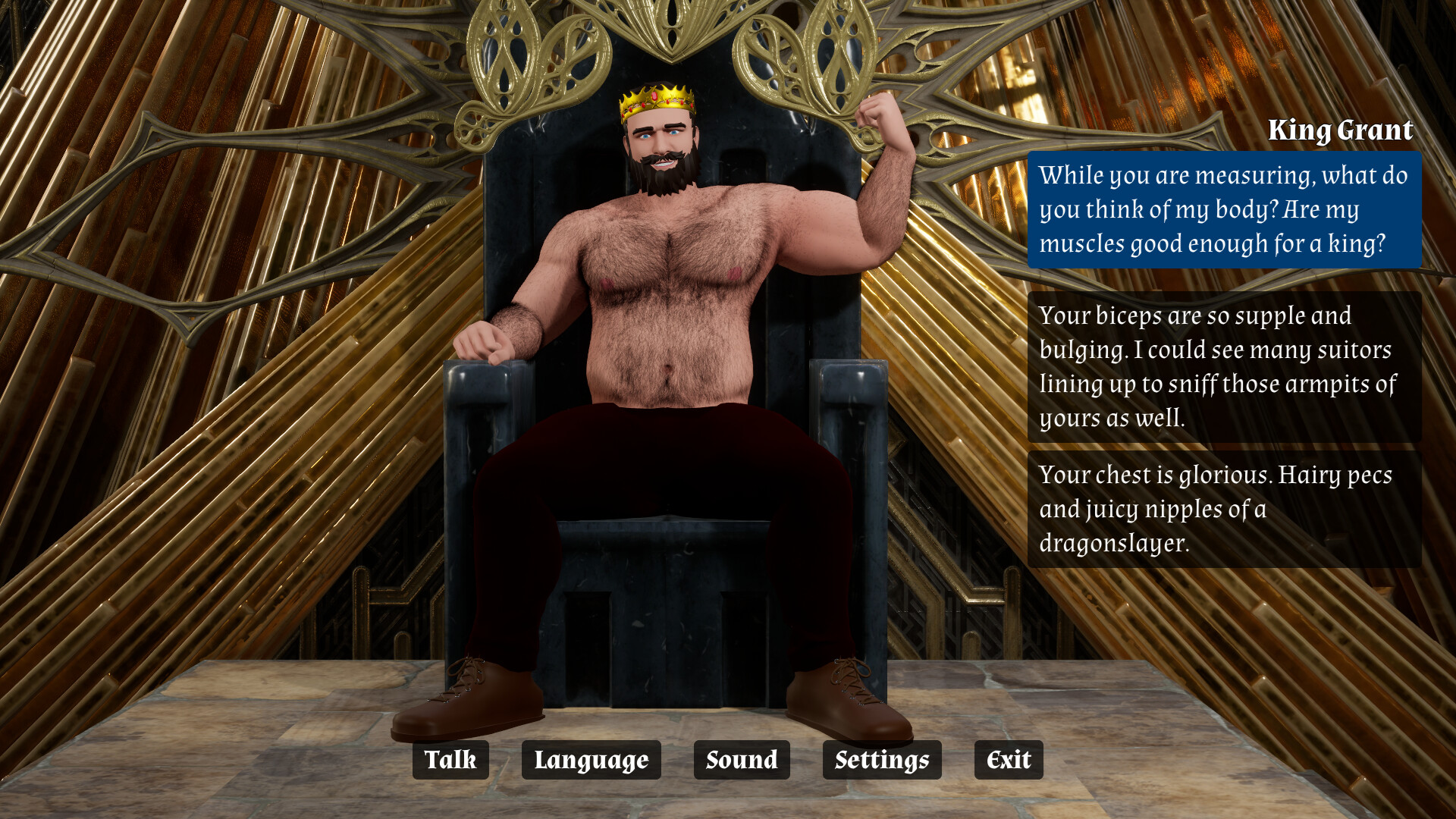Exit the game
Viewport: 1456px width, 819px height.
coord(1008,760)
